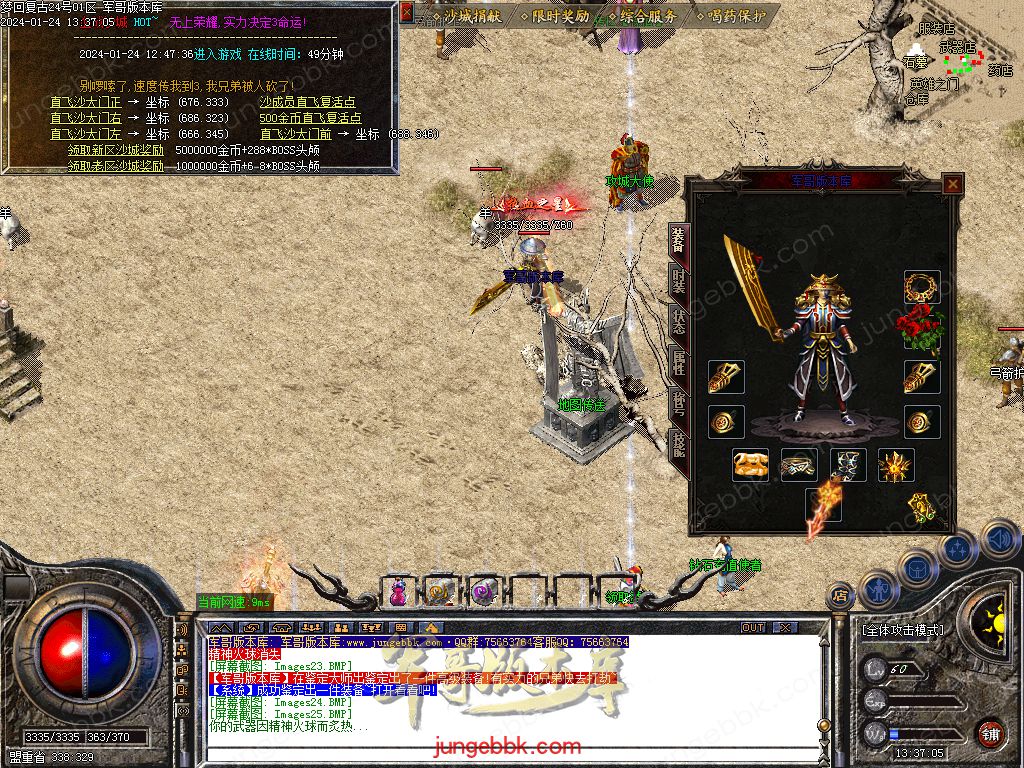
Task: Select the equipped belt slot
Action: (799, 465)
